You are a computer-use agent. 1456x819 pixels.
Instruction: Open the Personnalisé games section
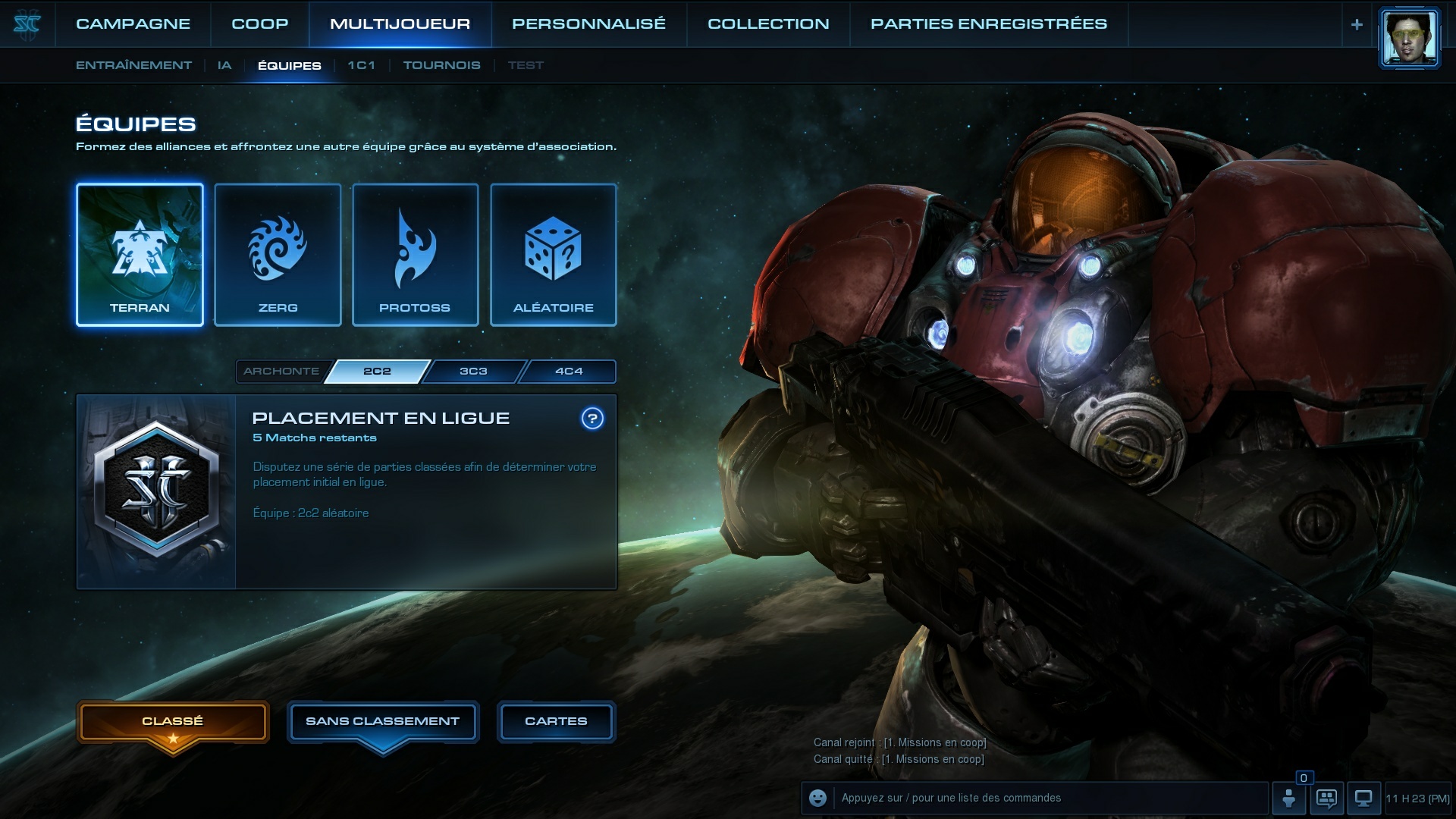click(588, 24)
